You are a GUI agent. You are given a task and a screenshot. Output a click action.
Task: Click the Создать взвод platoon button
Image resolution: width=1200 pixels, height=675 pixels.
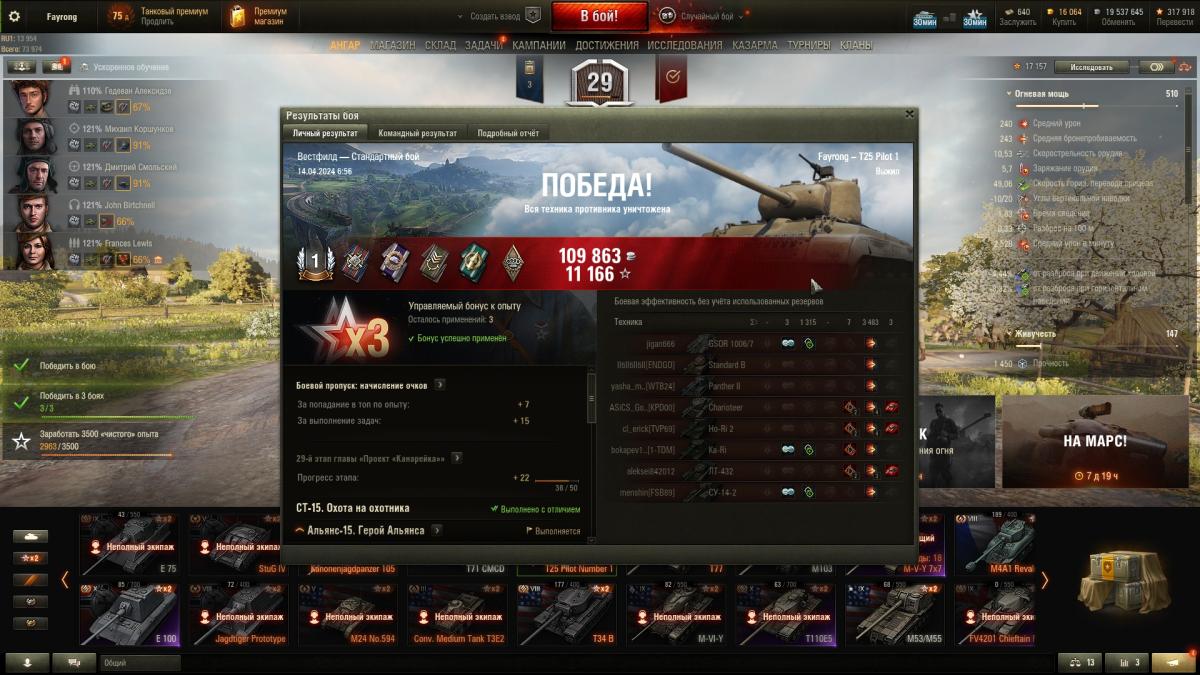[495, 16]
